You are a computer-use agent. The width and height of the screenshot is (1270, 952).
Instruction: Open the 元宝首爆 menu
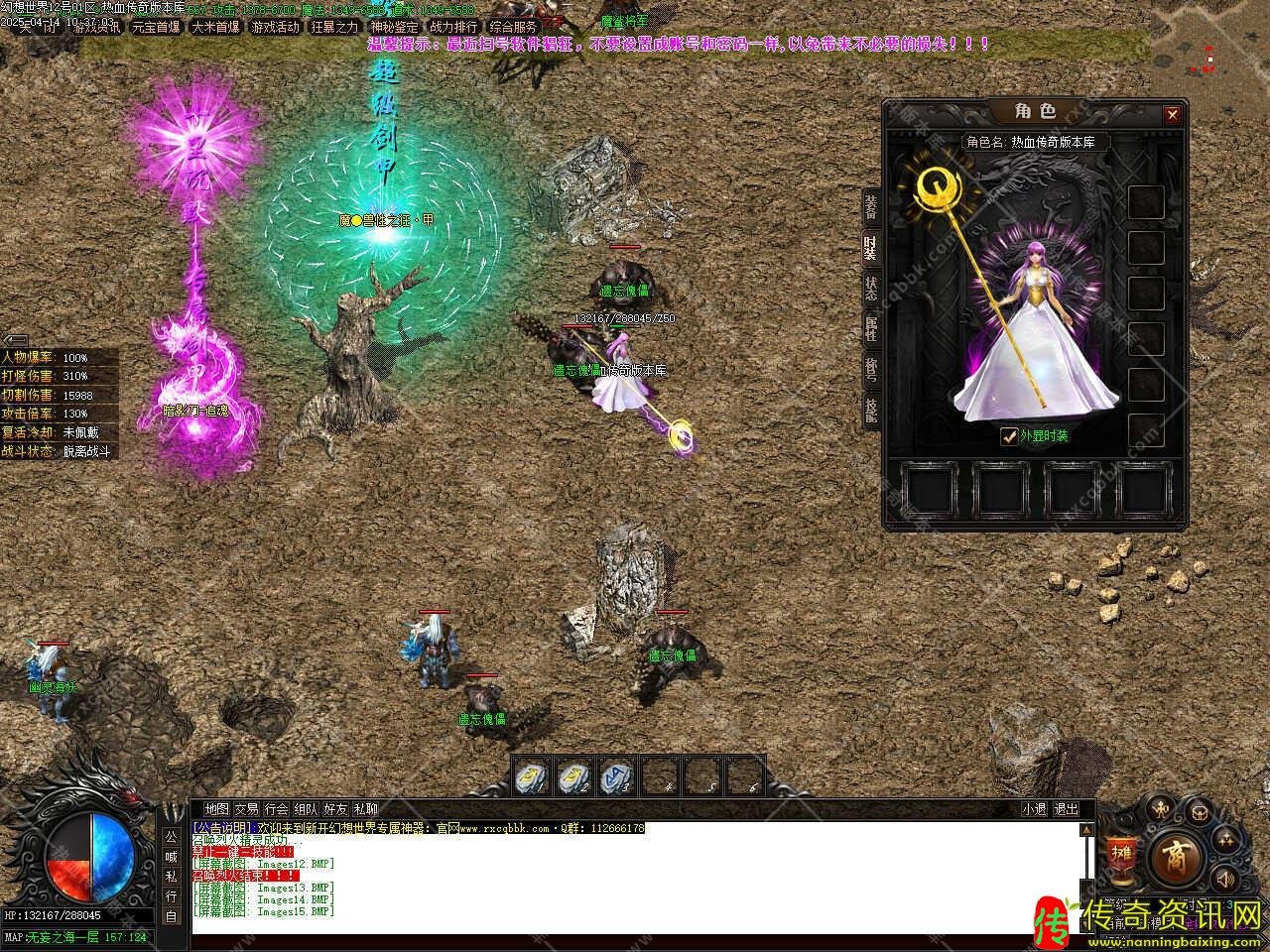pyautogui.click(x=156, y=27)
